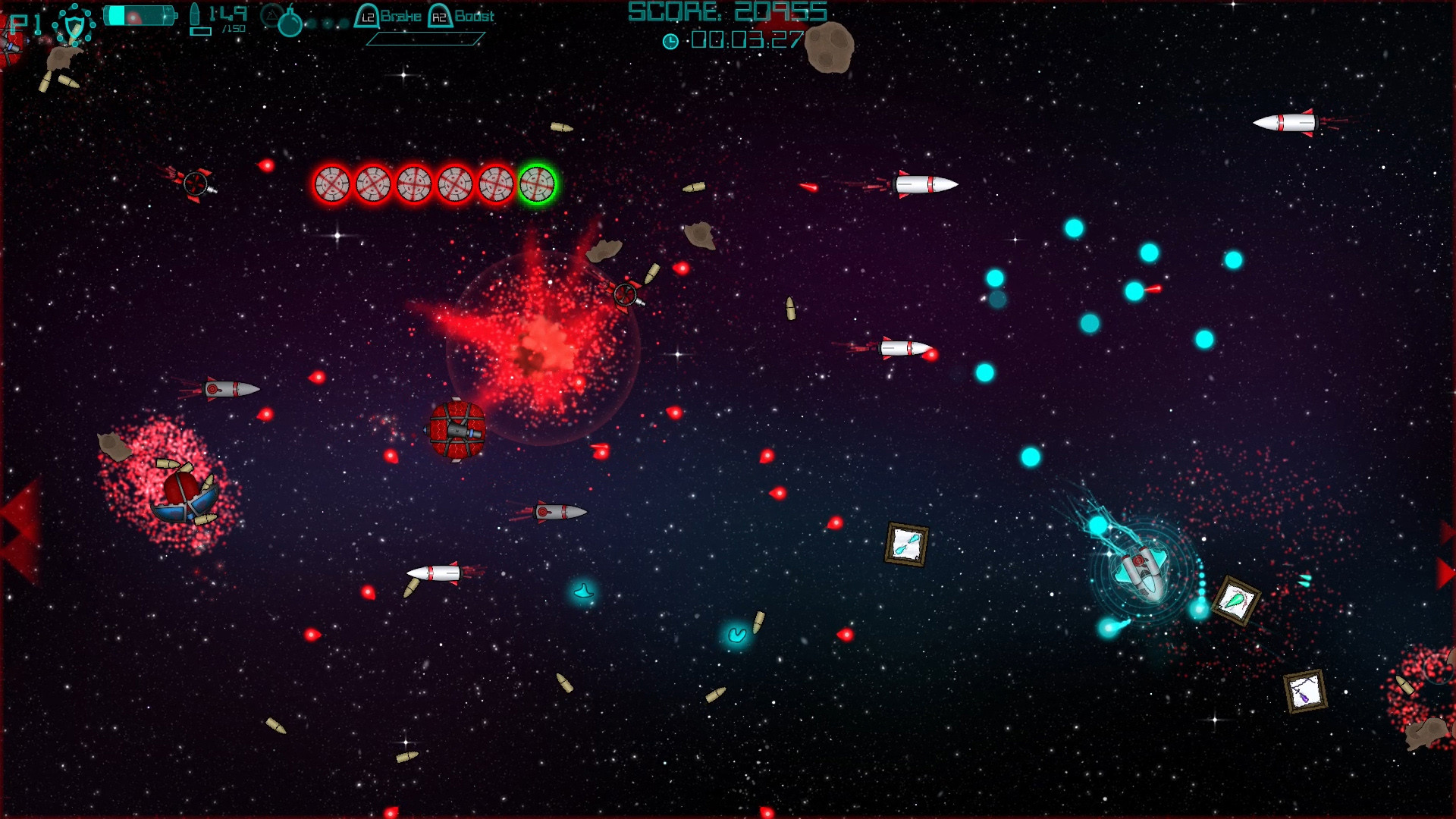Click the triangle ability icon left of the bomb
1456x819 pixels.
point(270,16)
